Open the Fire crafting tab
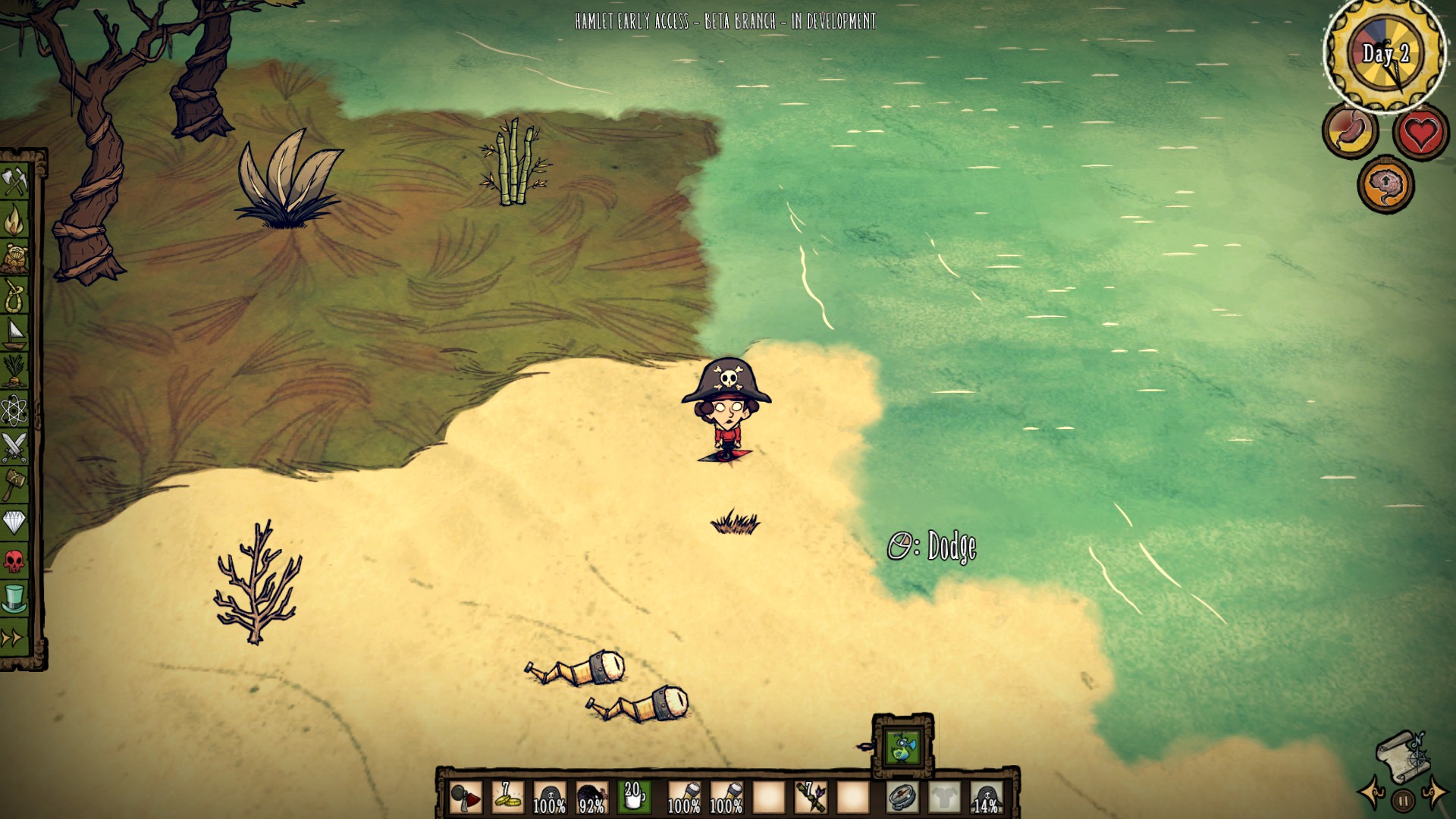Viewport: 1456px width, 819px height. click(x=14, y=220)
